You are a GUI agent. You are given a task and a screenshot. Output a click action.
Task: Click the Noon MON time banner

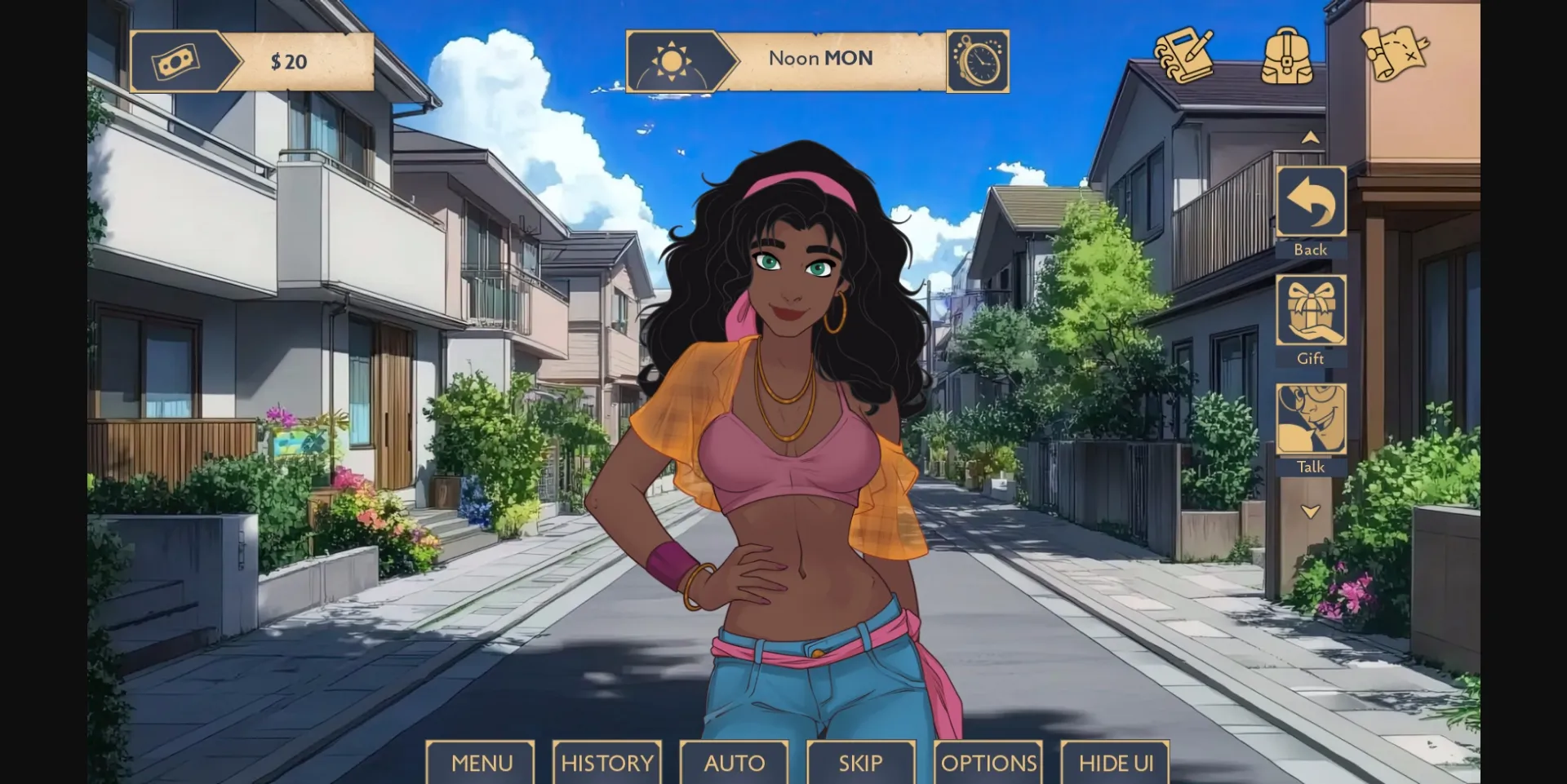pos(819,58)
